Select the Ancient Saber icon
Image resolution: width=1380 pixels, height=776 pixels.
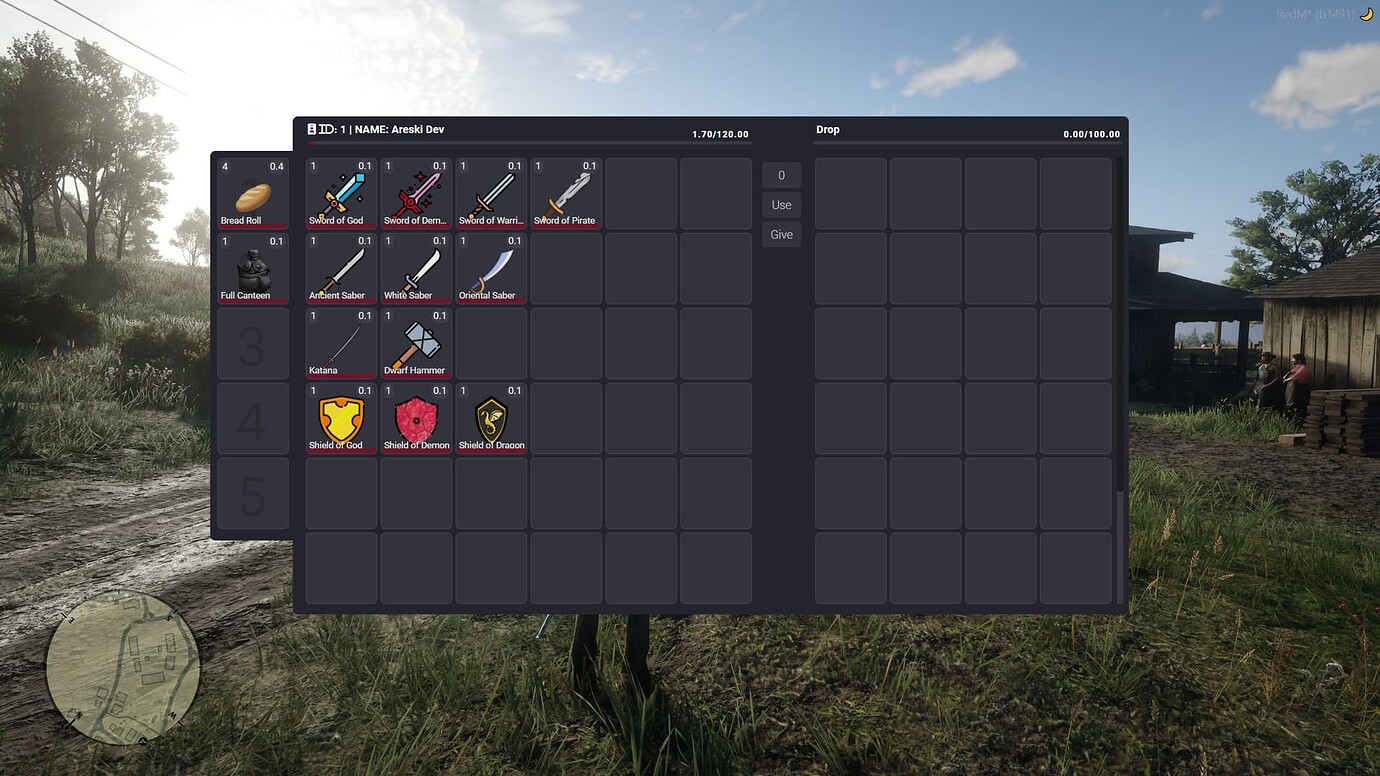point(340,267)
